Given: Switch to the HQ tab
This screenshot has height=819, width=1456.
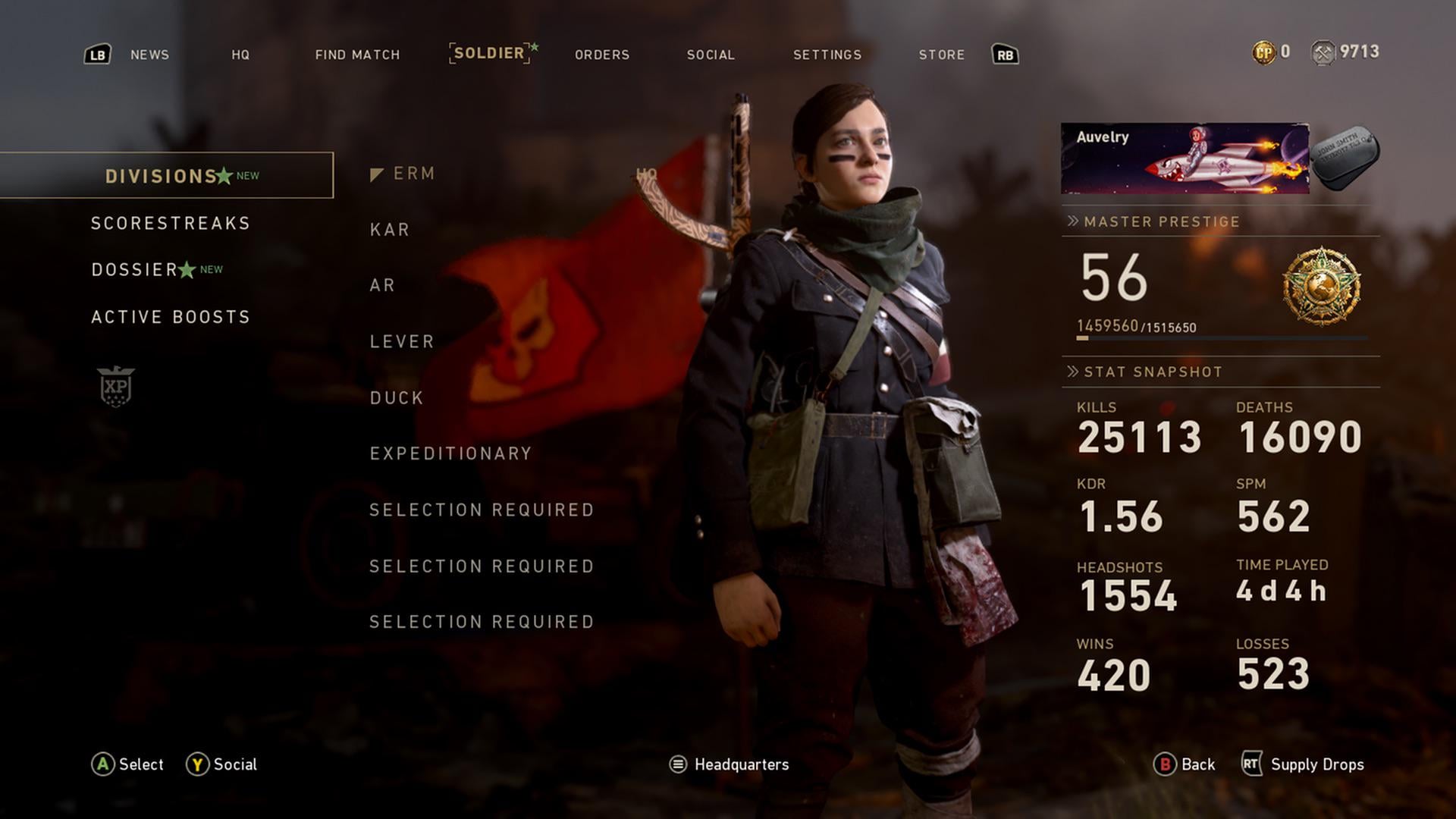Looking at the screenshot, I should coord(240,55).
